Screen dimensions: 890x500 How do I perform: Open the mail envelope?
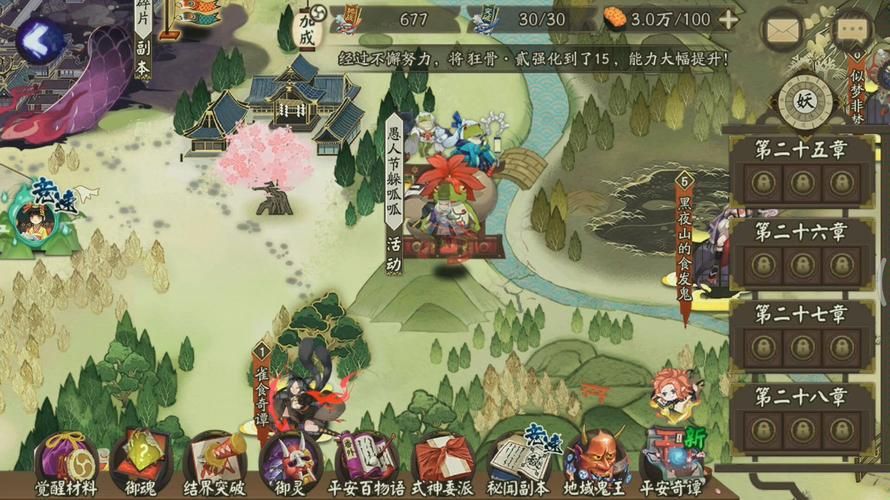(x=787, y=28)
